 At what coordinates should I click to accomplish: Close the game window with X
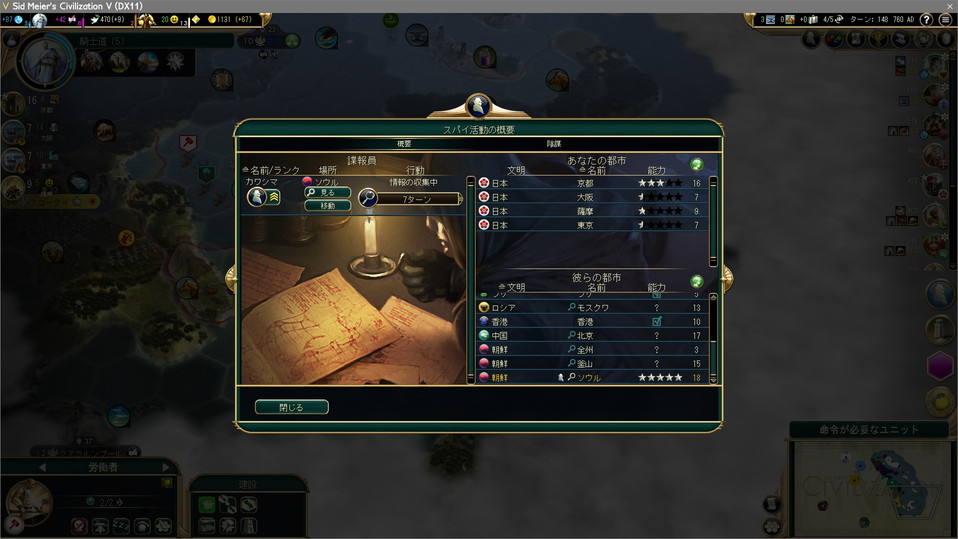[x=944, y=6]
